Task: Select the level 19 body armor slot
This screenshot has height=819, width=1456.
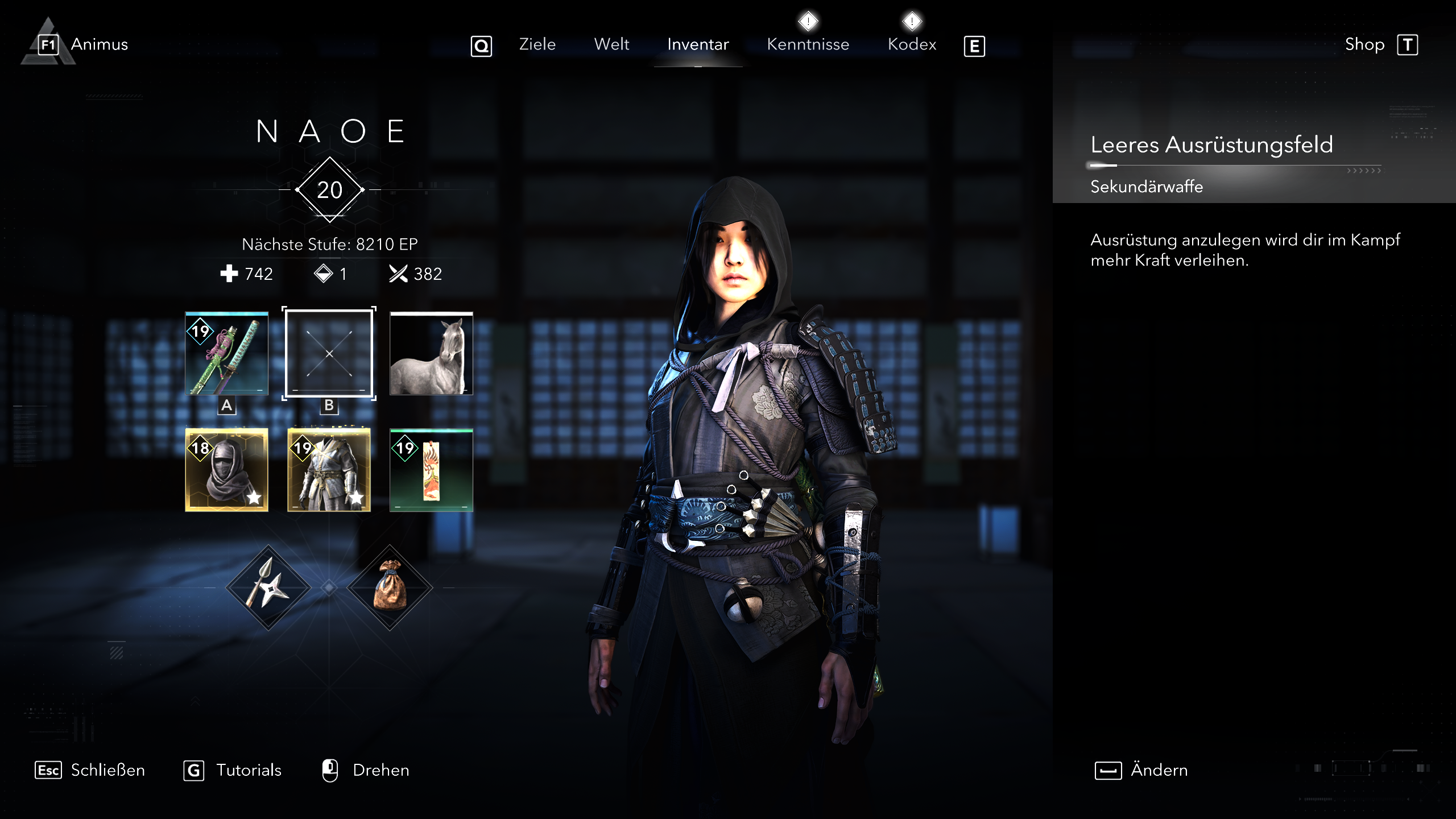Action: (x=329, y=470)
